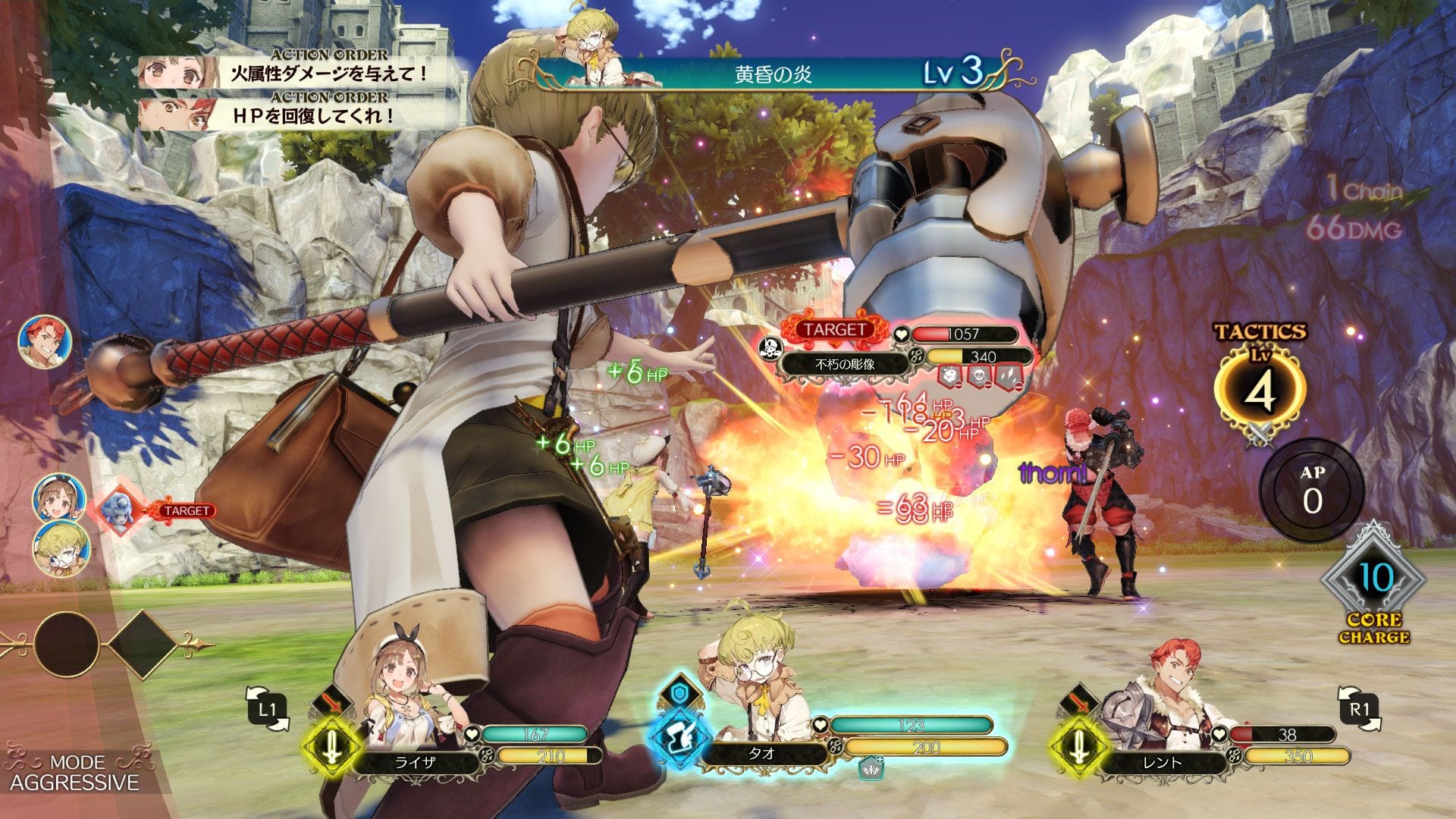Click the AP counter circle
This screenshot has width=1456, height=819.
coord(1312,489)
